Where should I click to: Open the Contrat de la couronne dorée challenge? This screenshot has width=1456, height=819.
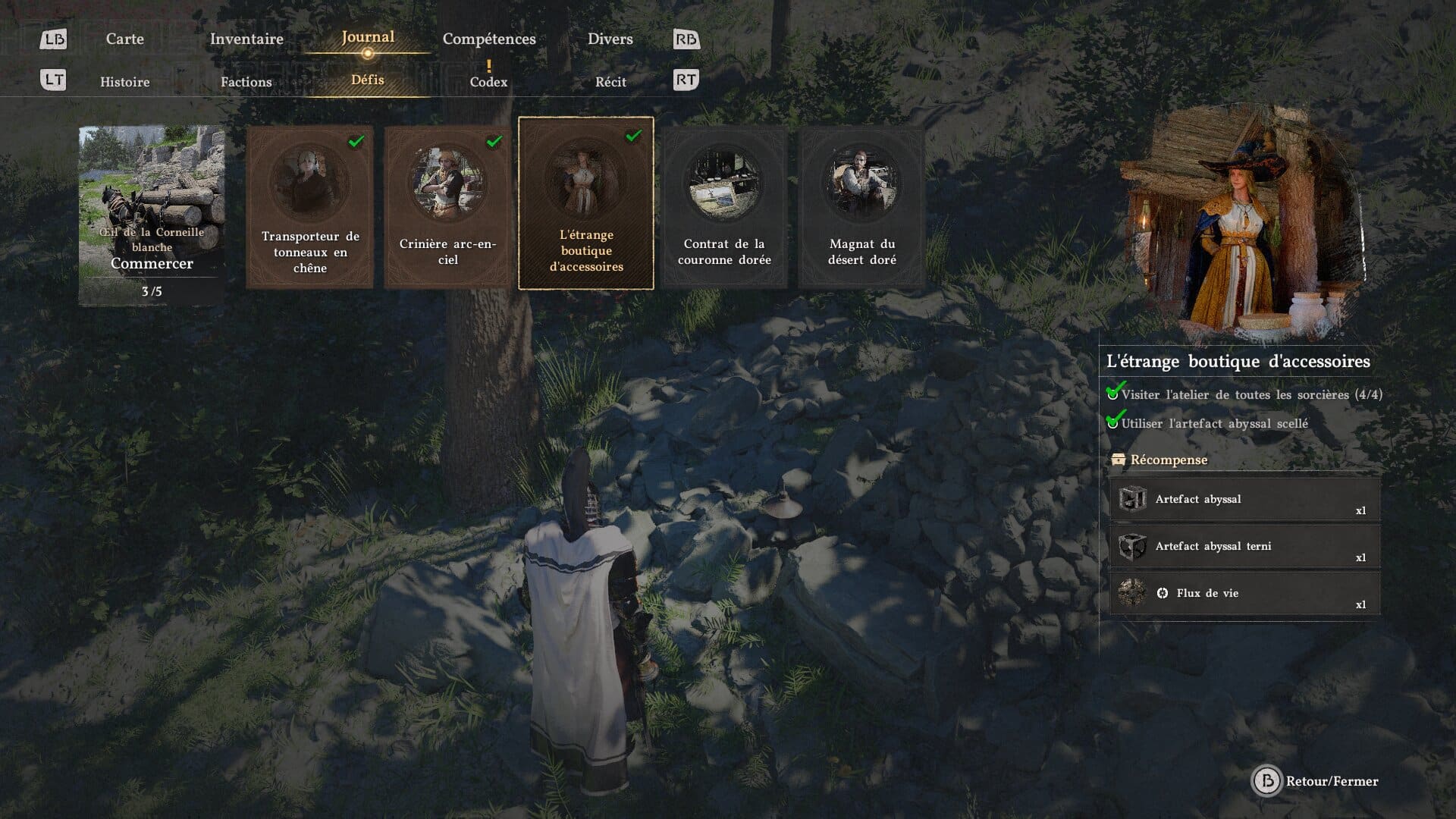pyautogui.click(x=724, y=207)
